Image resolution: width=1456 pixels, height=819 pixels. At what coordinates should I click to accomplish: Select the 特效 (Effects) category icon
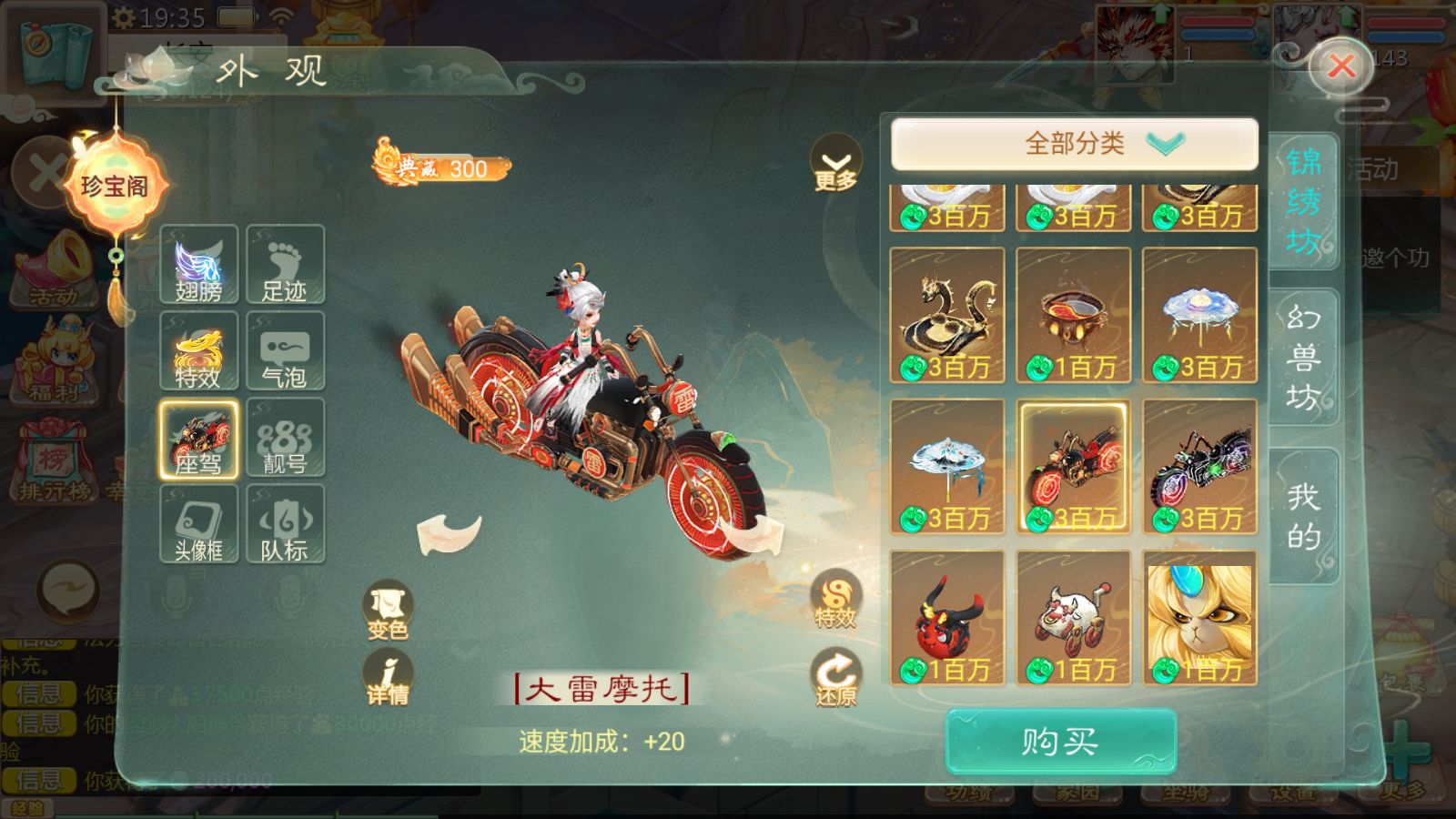[198, 352]
